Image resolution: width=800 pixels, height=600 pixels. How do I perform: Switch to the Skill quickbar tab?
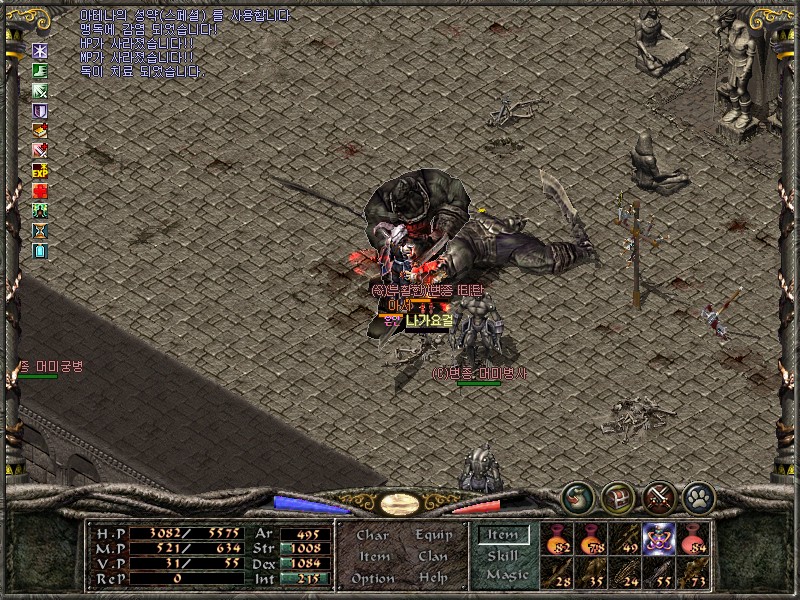pos(502,556)
